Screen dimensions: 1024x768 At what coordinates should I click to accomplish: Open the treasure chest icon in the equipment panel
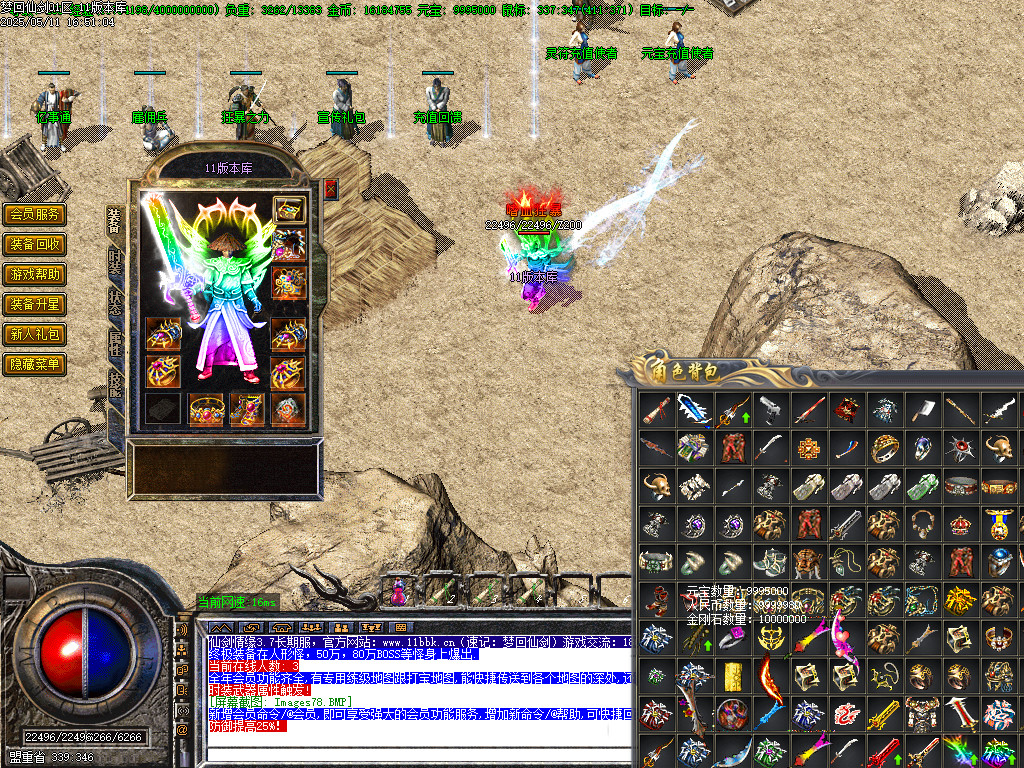tap(289, 209)
